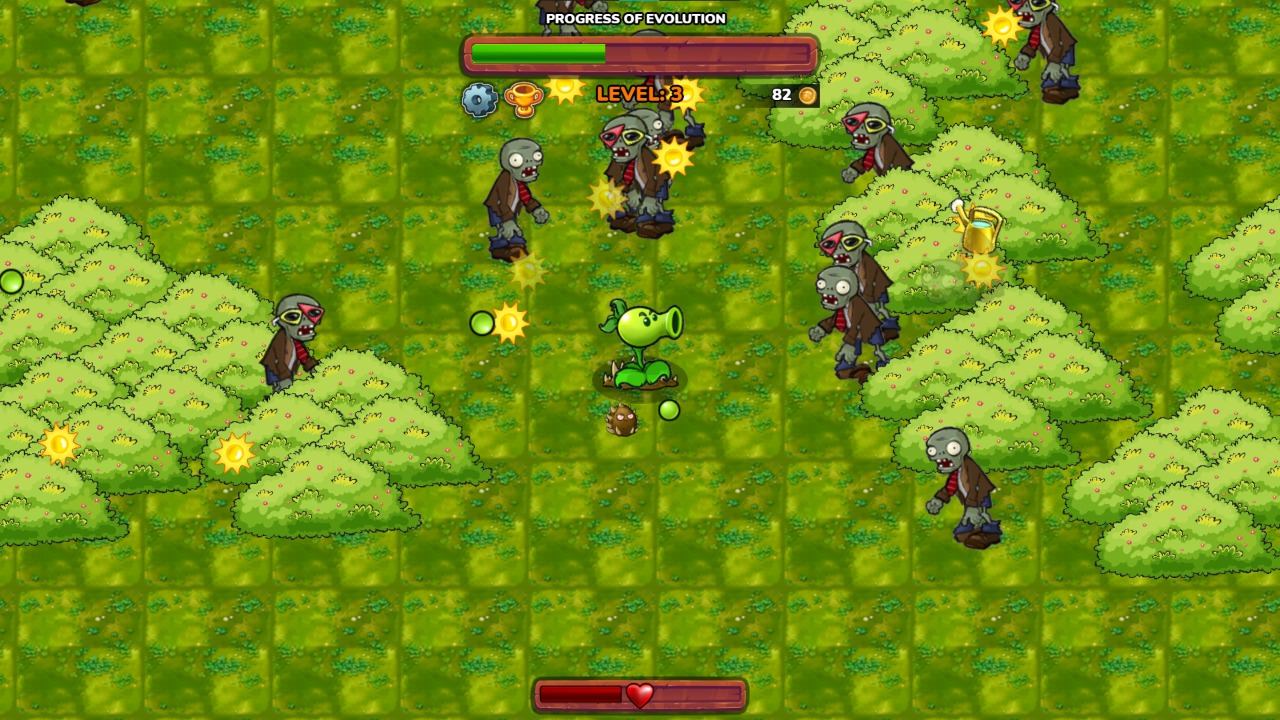Collect the sun left of the Peashooter
The width and height of the screenshot is (1280, 720).
click(512, 323)
